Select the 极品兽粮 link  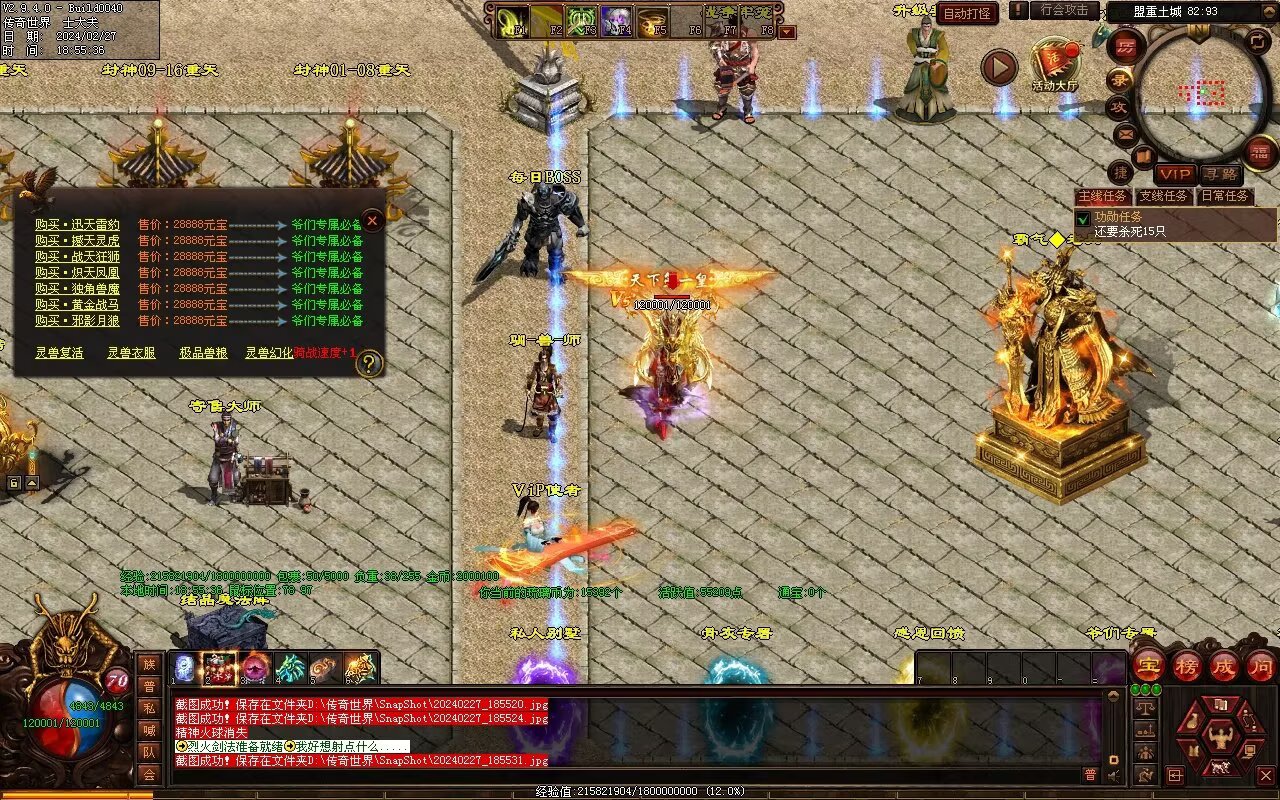coord(203,353)
